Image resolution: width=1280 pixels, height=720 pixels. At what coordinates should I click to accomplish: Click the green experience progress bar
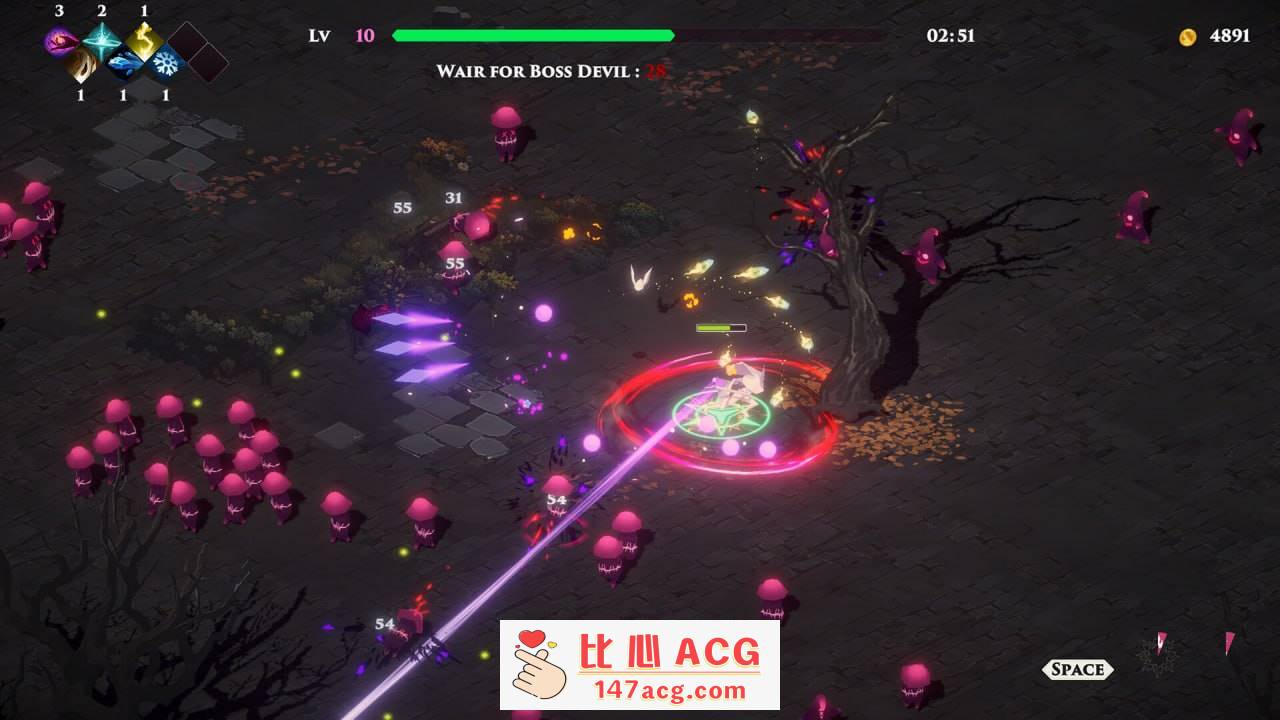tap(533, 34)
